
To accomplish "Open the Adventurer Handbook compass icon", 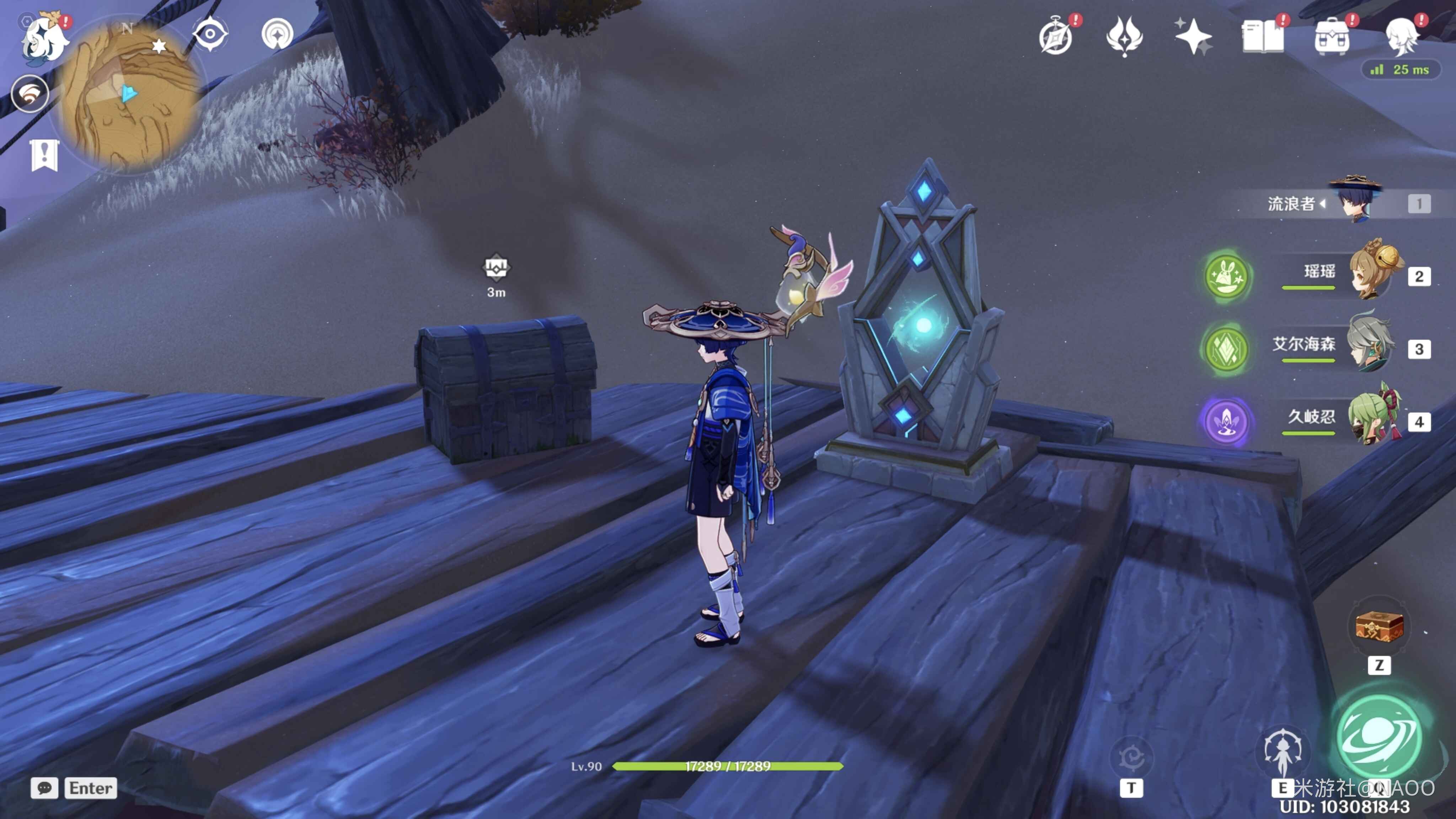I will point(1056,37).
